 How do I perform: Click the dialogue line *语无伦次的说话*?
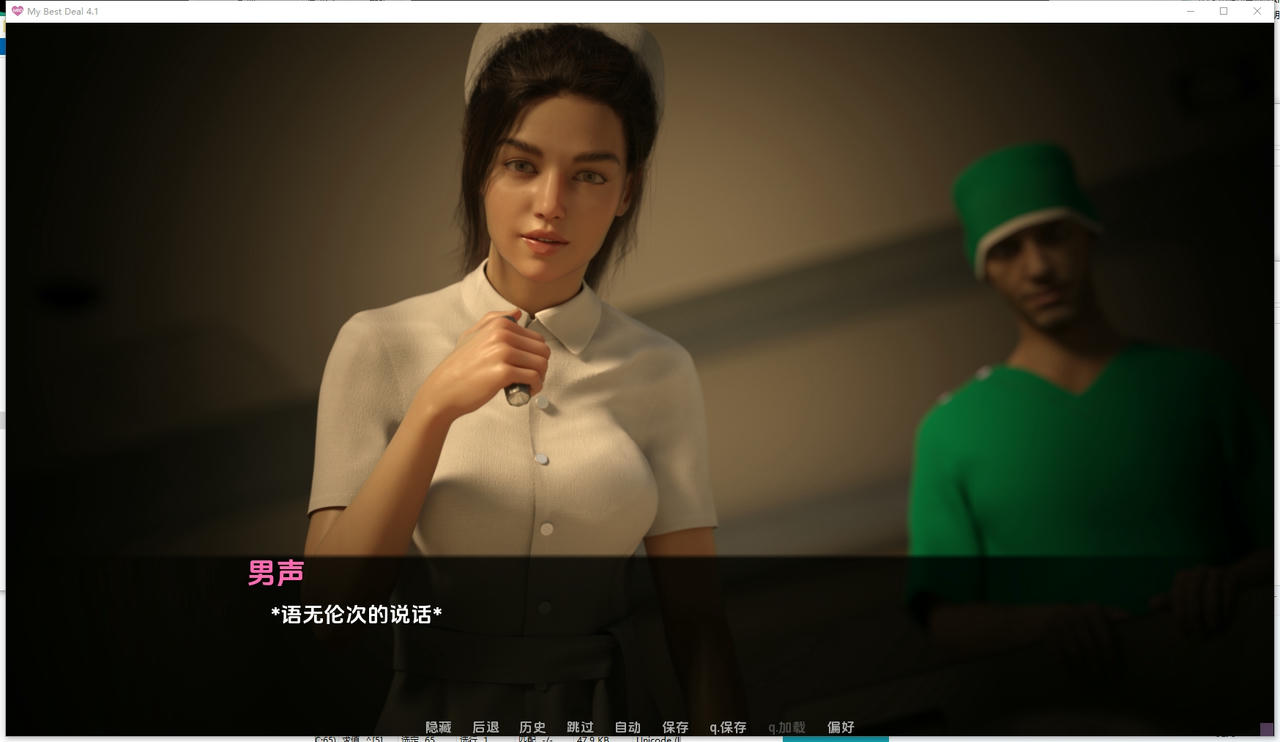coord(357,614)
